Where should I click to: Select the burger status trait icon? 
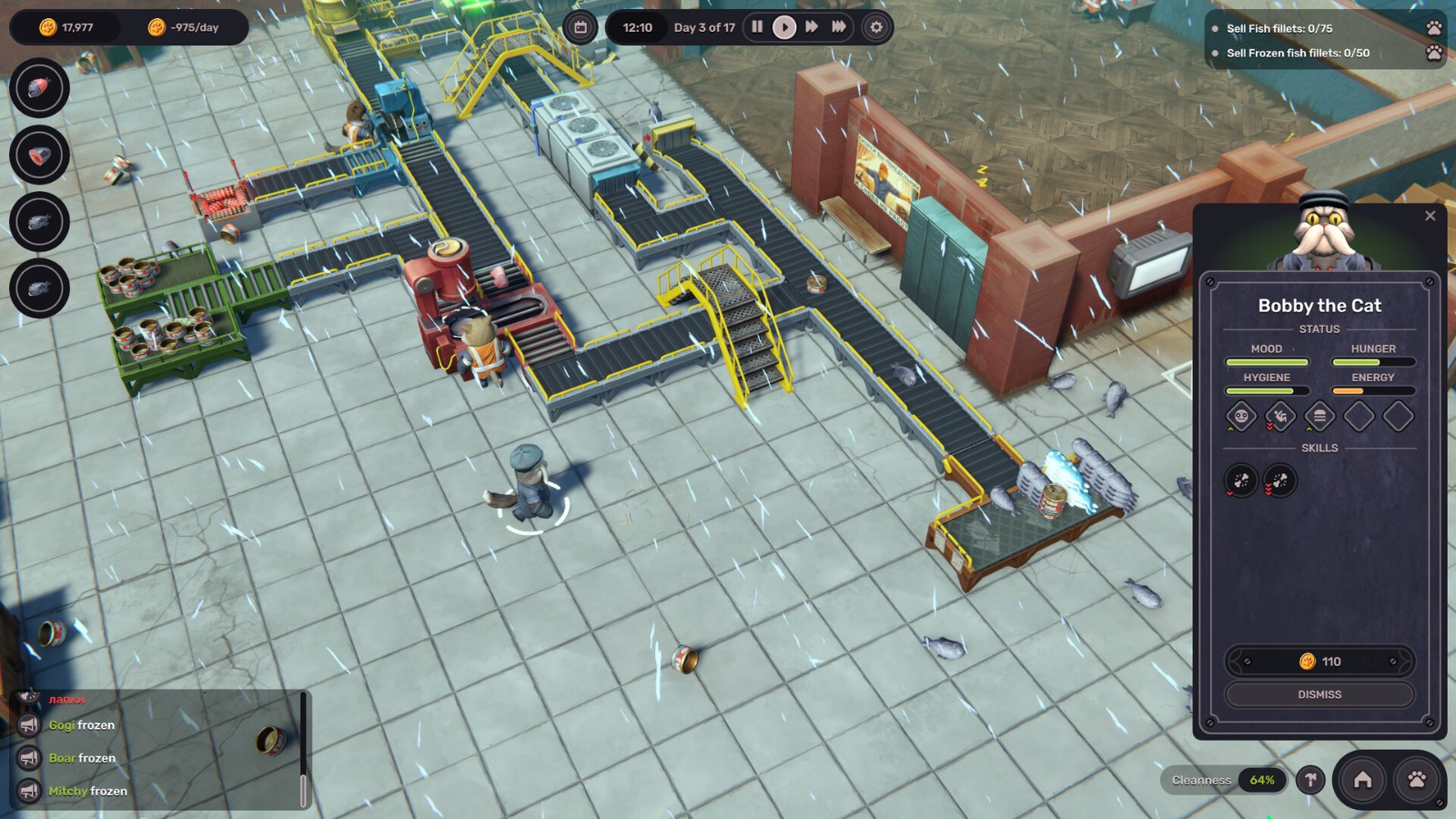(1319, 417)
